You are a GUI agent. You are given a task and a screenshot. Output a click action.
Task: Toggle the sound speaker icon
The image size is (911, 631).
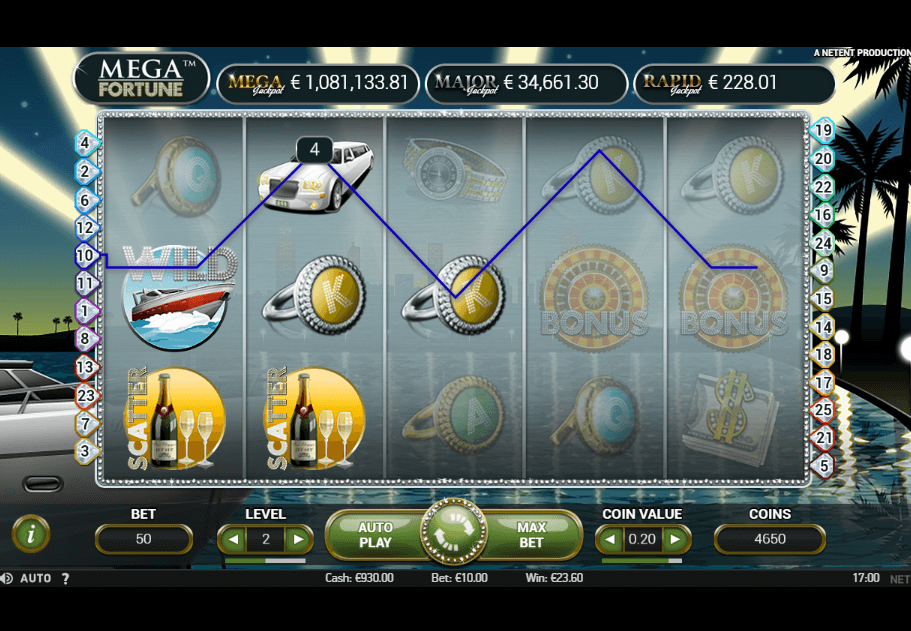coord(6,578)
